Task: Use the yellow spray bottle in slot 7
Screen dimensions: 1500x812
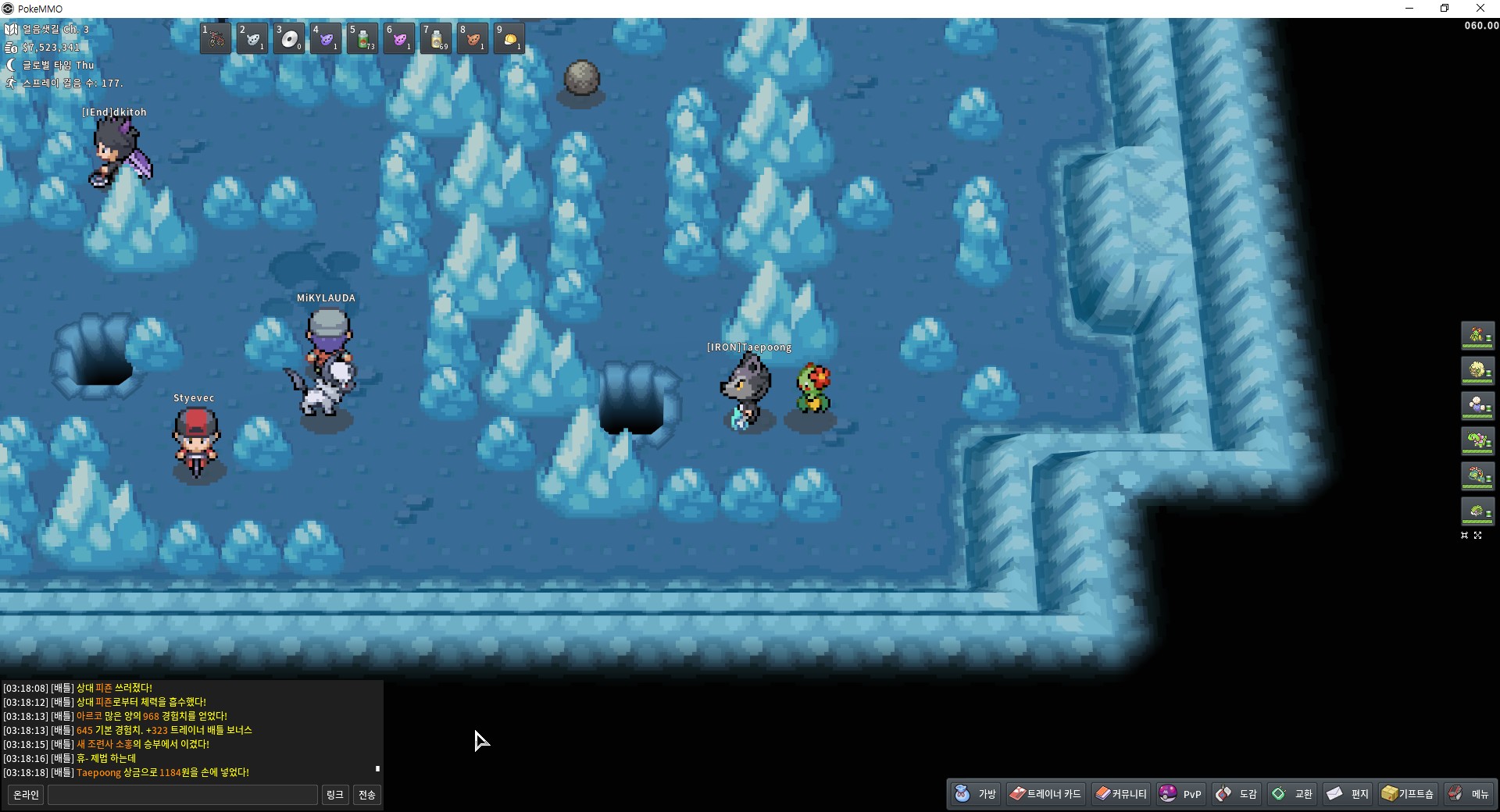Action: tap(436, 38)
